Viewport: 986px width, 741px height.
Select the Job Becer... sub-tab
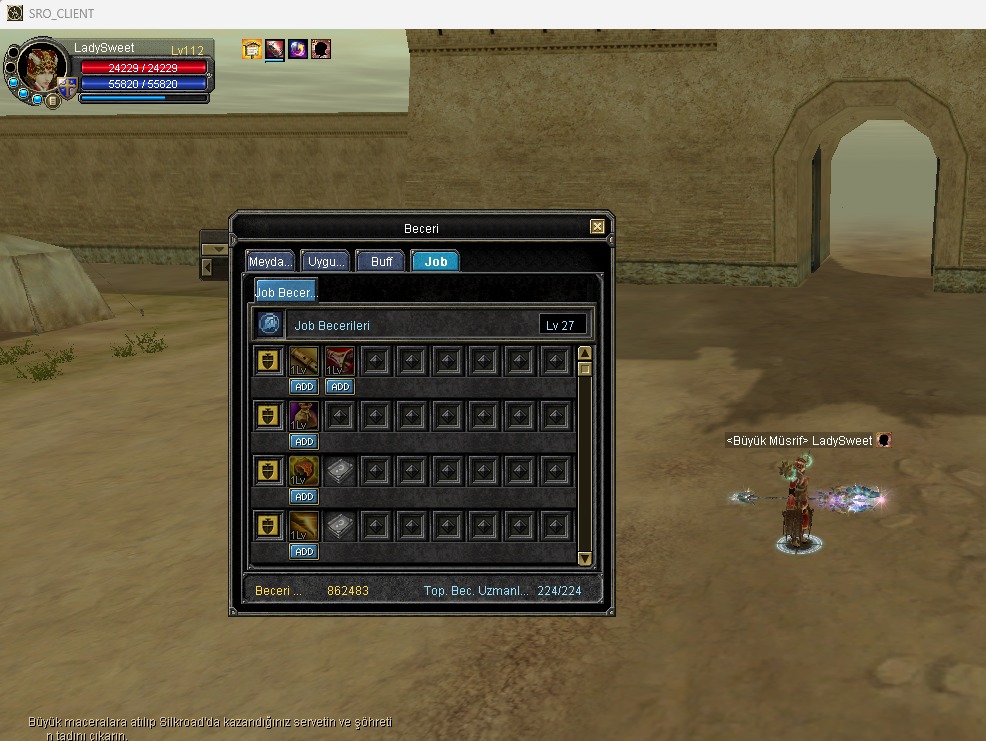pos(285,292)
